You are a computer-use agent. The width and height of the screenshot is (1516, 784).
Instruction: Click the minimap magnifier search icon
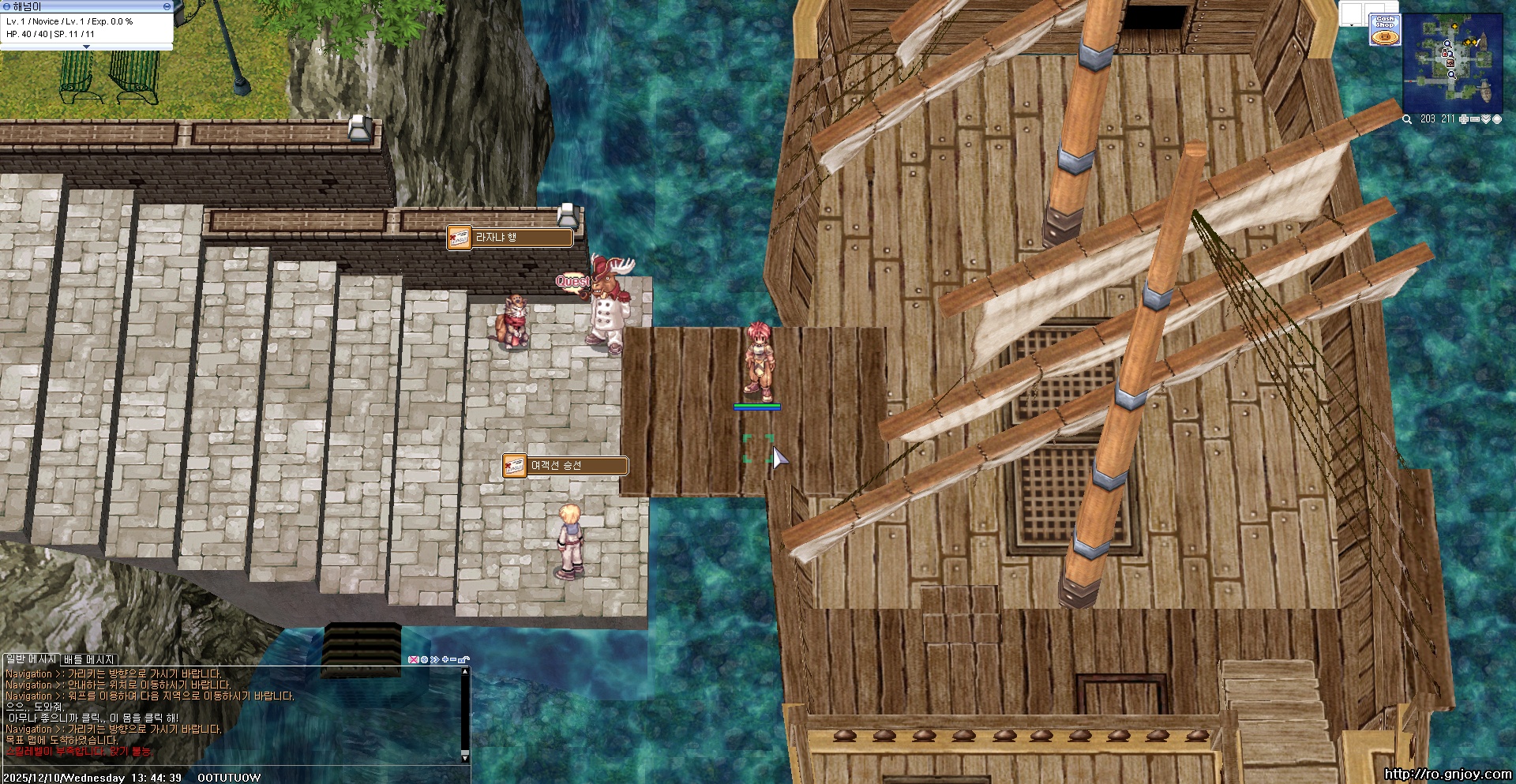click(1407, 119)
